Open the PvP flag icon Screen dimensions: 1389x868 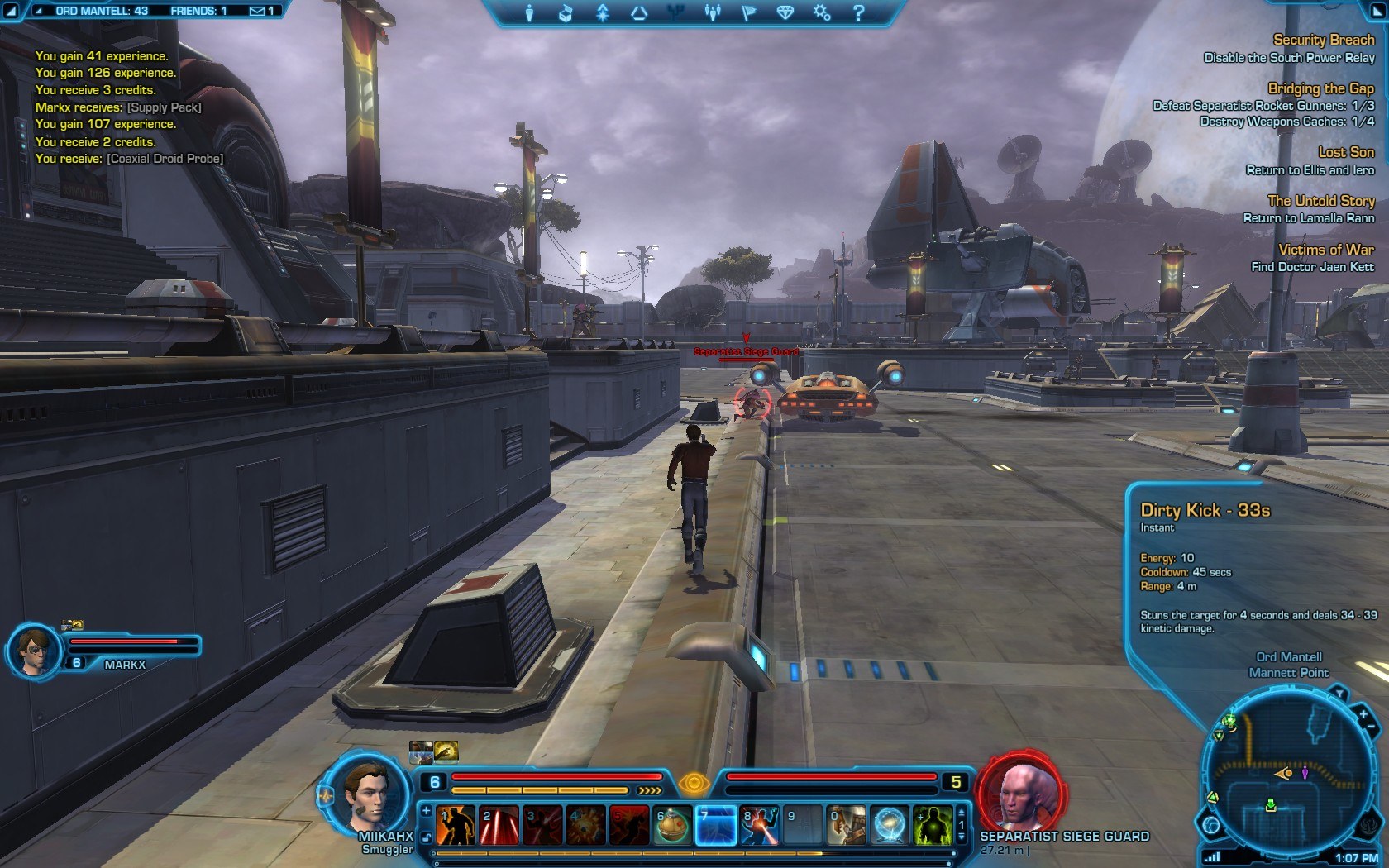coord(750,13)
